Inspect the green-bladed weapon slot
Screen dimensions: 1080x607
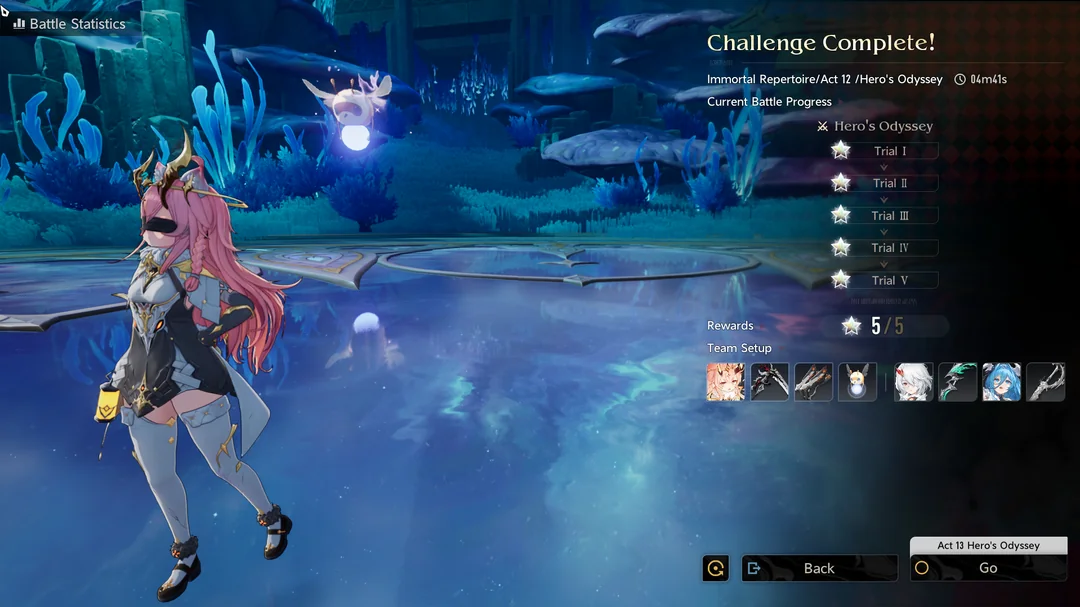958,382
